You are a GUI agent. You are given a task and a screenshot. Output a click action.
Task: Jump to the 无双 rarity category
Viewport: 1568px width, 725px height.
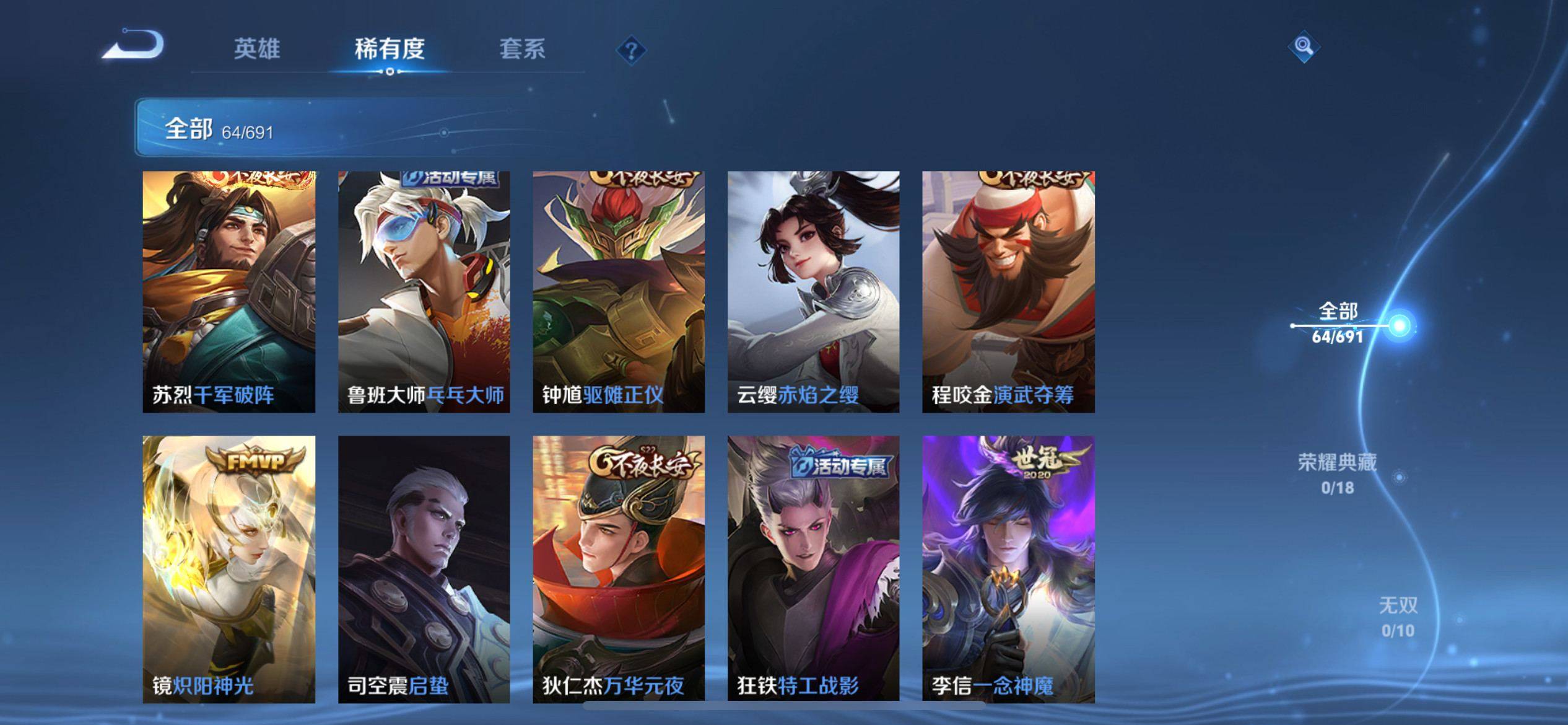click(x=1398, y=617)
